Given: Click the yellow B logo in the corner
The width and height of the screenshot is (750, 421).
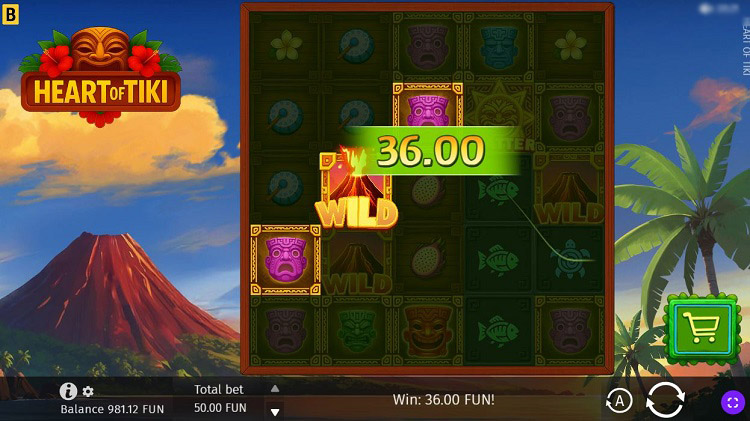Looking at the screenshot, I should point(11,11).
